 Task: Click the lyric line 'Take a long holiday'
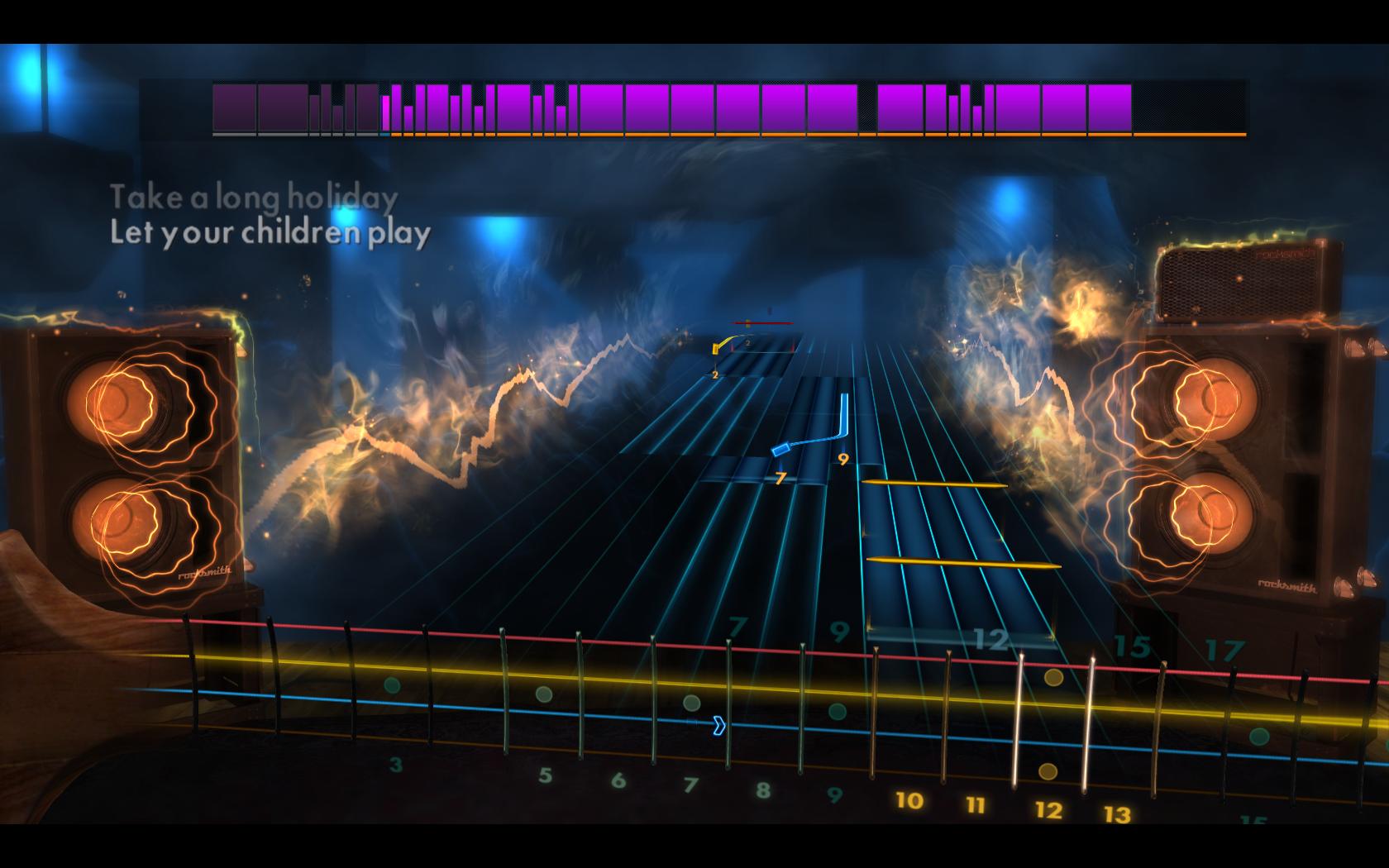(256, 197)
